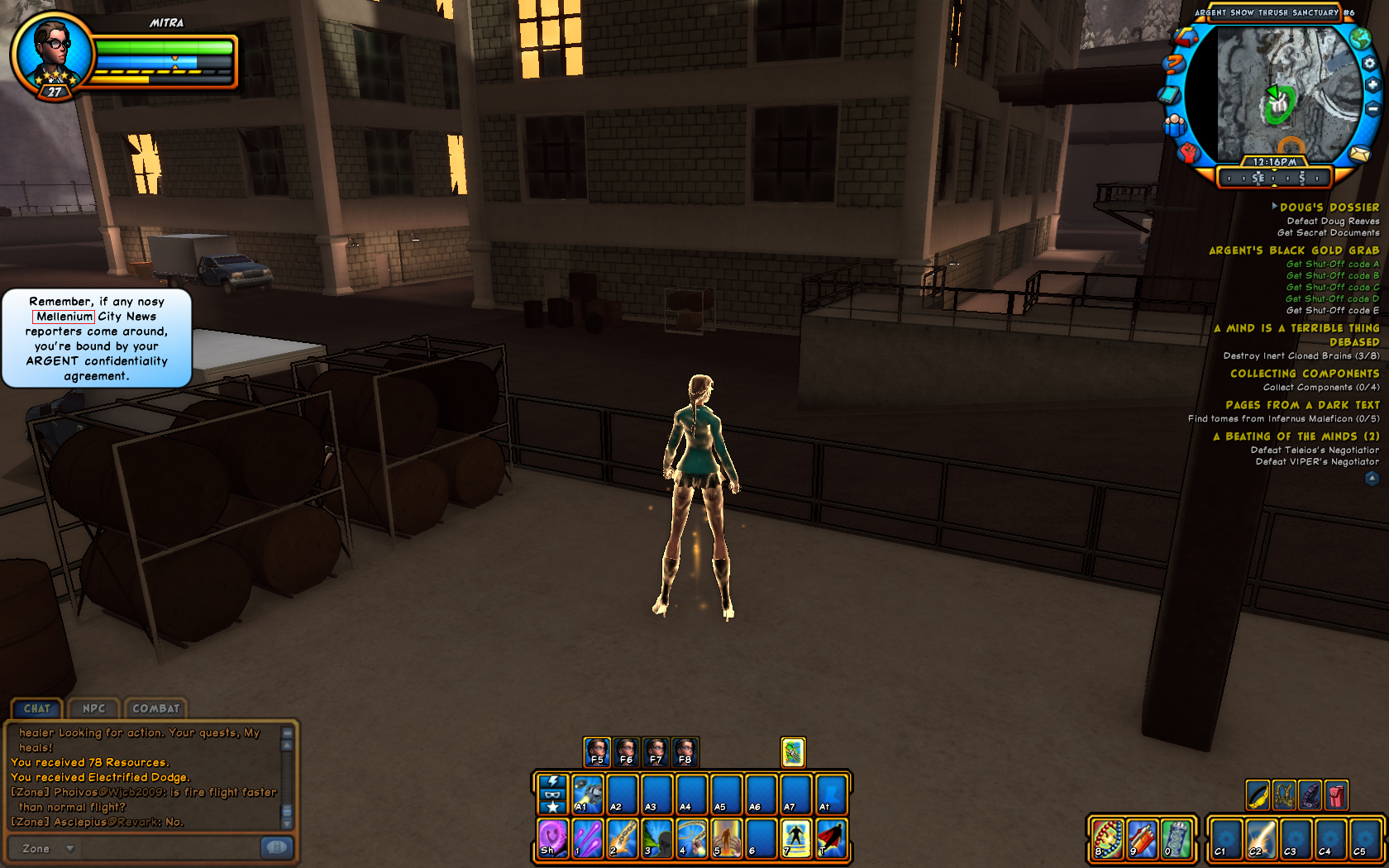Open the Zone channel dropdown
This screenshot has height=868, width=1389.
tap(70, 848)
